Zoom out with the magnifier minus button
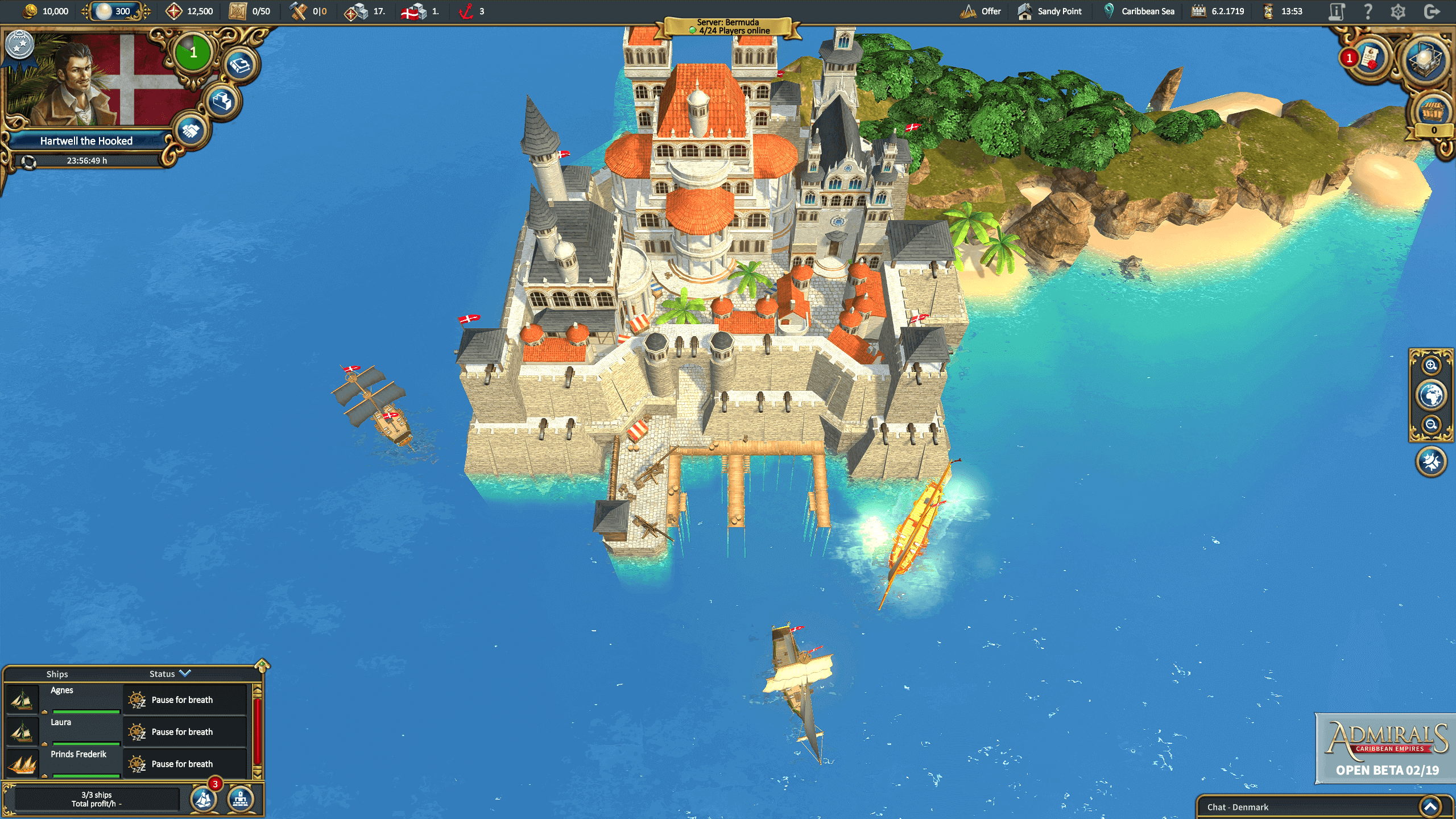Image resolution: width=1456 pixels, height=819 pixels. point(1430,424)
